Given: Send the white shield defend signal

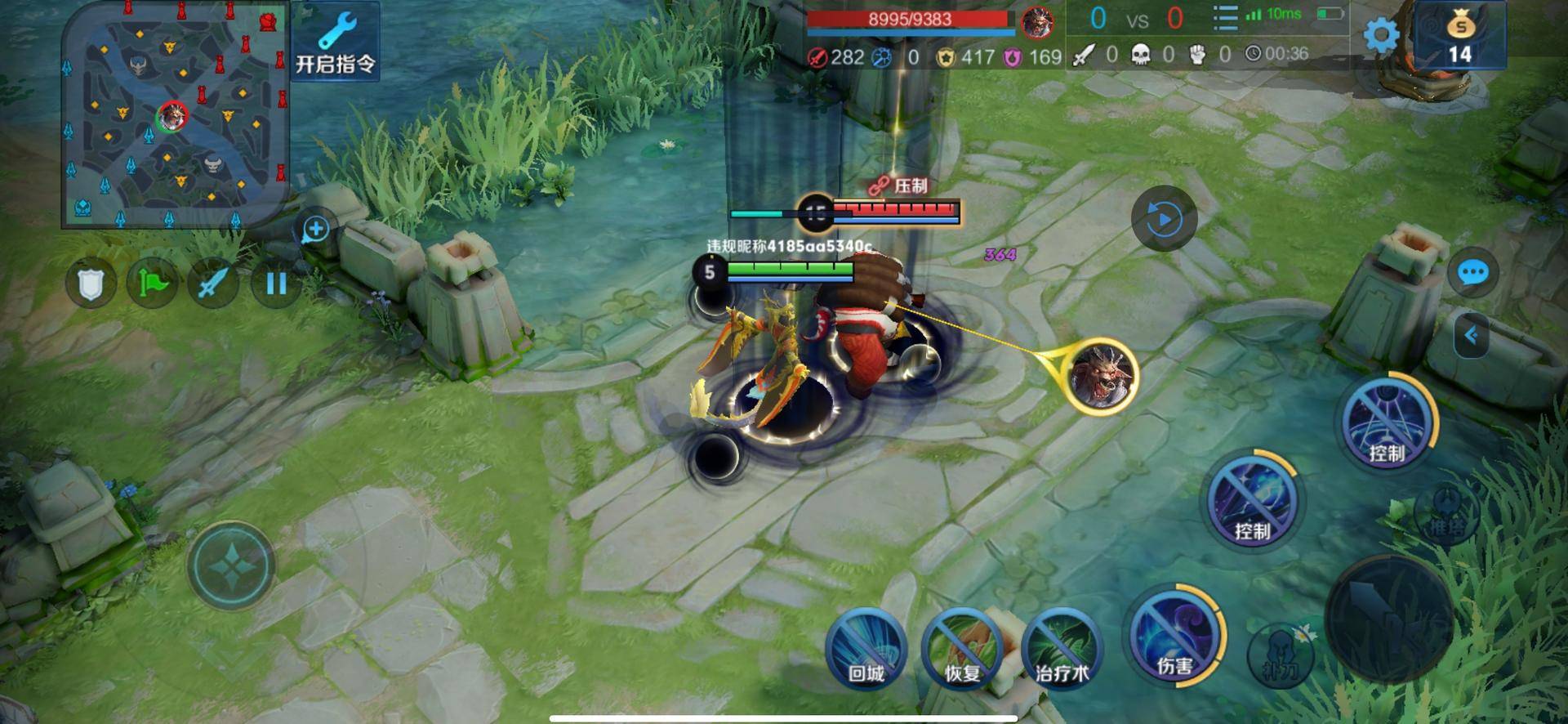Looking at the screenshot, I should 90,284.
